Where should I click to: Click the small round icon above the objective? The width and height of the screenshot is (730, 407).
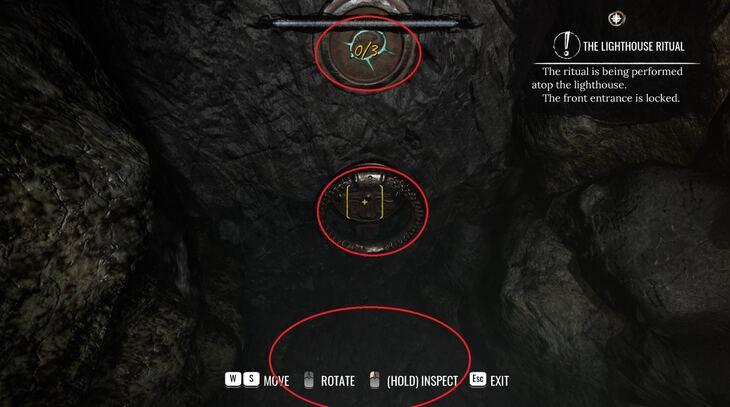pyautogui.click(x=617, y=18)
